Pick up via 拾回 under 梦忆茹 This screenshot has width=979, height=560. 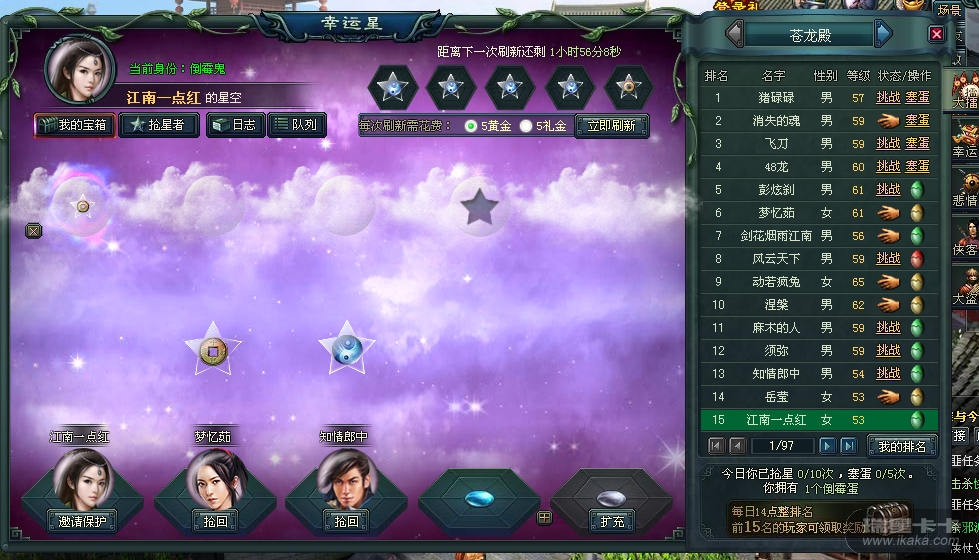coord(213,521)
